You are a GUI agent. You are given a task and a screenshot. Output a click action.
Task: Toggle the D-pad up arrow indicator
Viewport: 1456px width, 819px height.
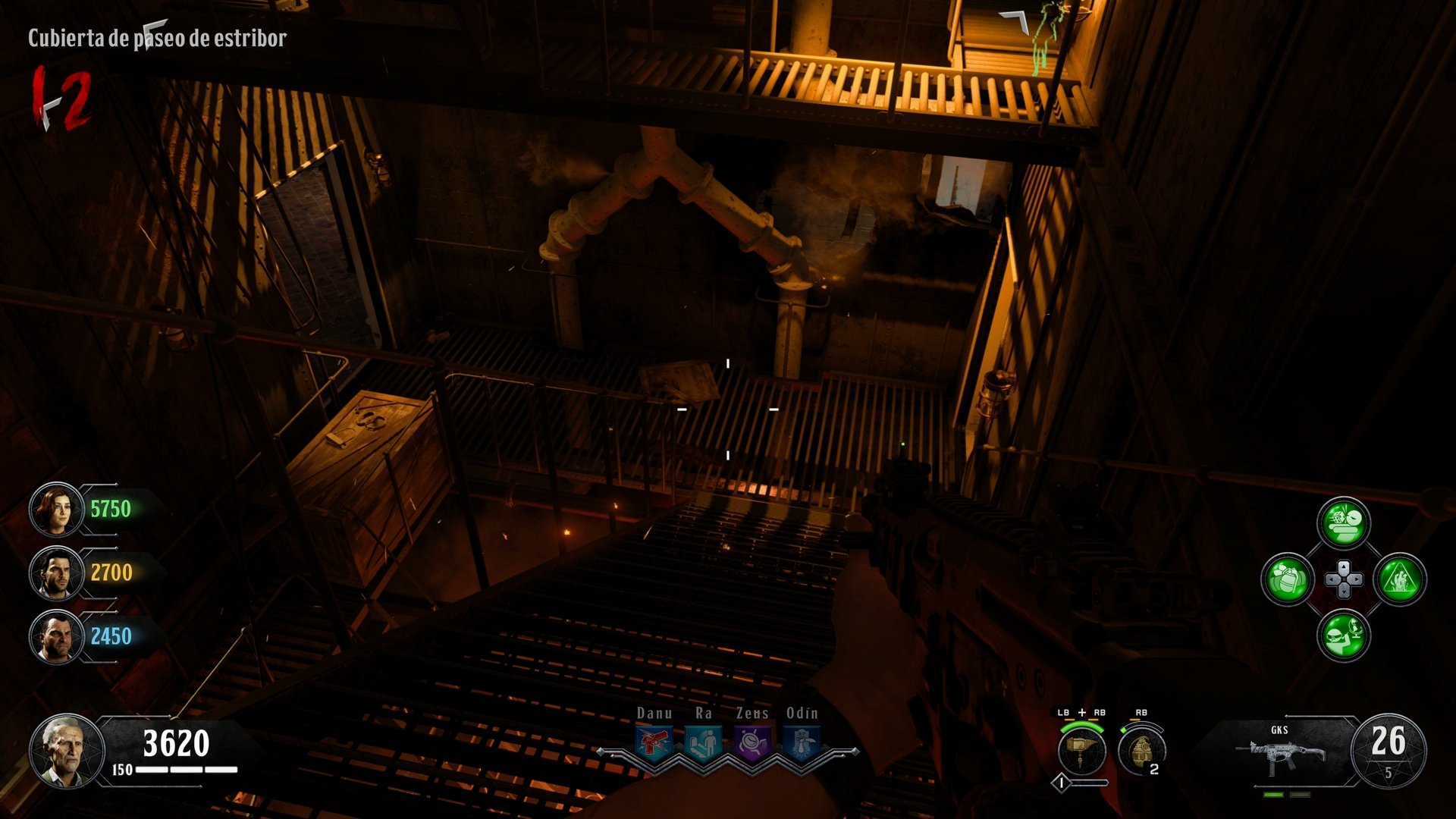click(1344, 566)
